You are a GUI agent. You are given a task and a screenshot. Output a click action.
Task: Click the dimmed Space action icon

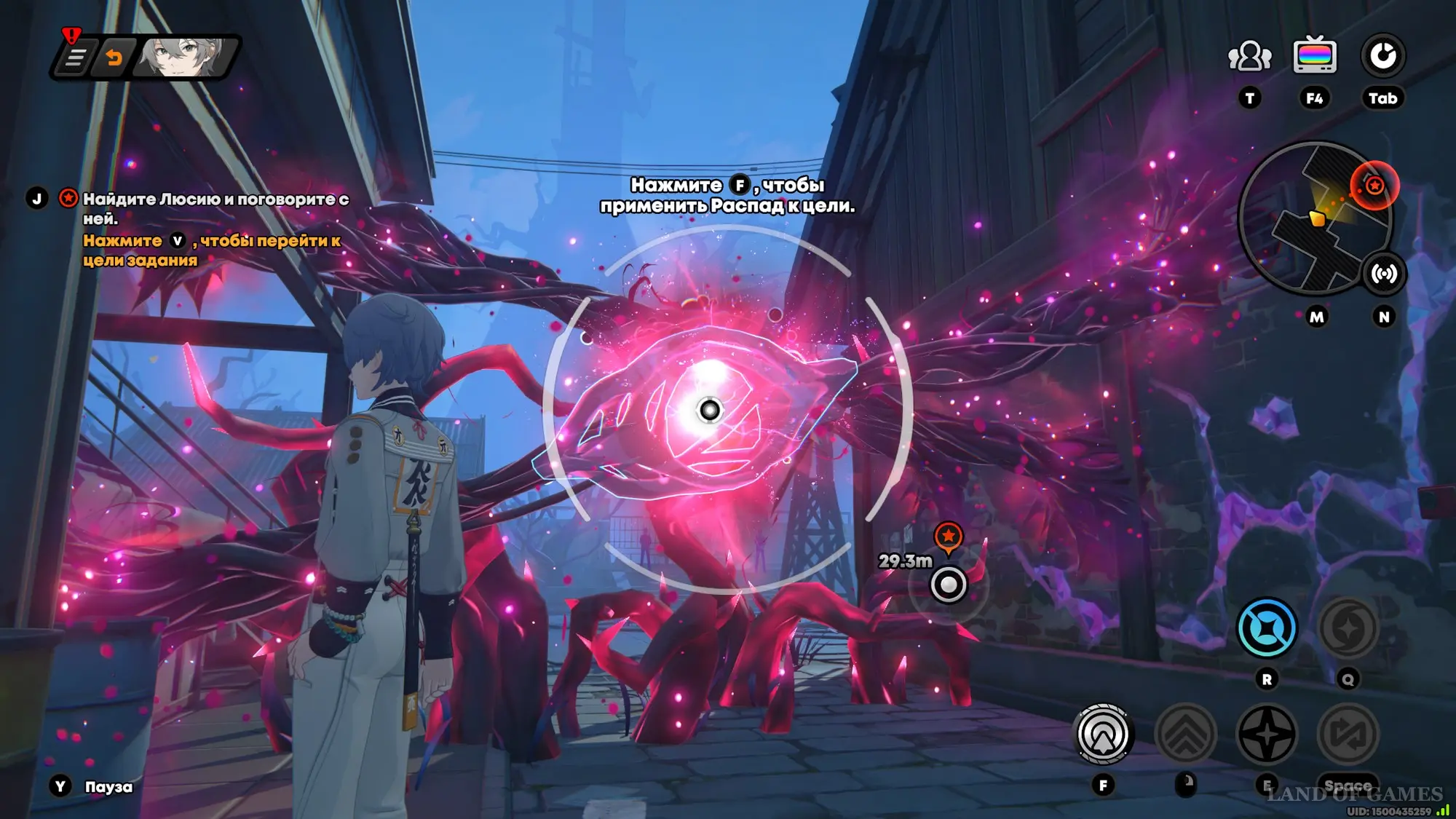point(1348,735)
